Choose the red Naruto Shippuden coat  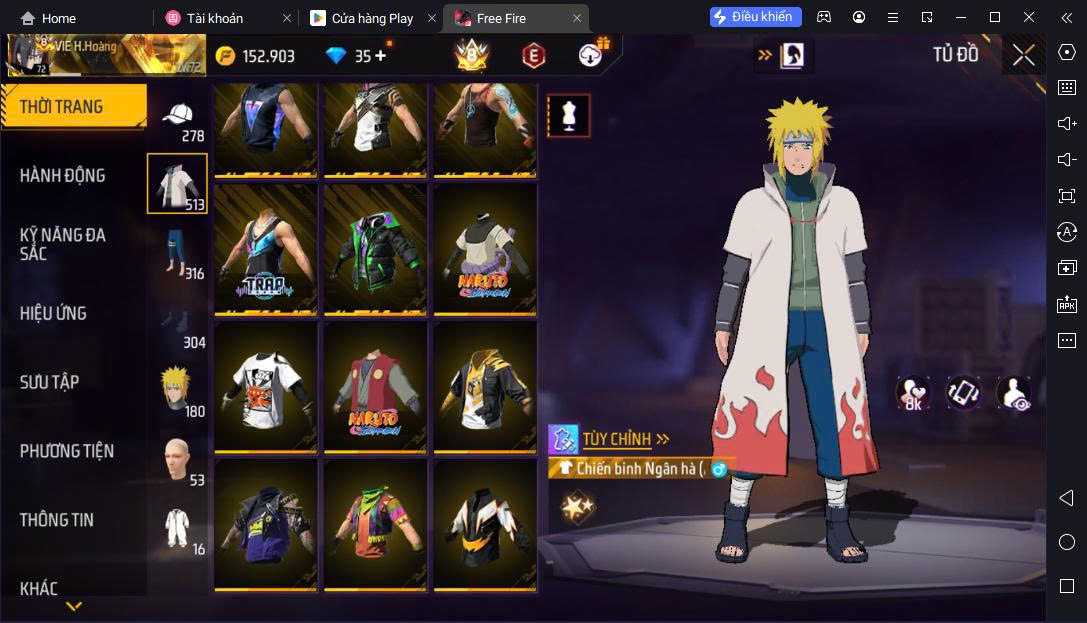point(375,388)
